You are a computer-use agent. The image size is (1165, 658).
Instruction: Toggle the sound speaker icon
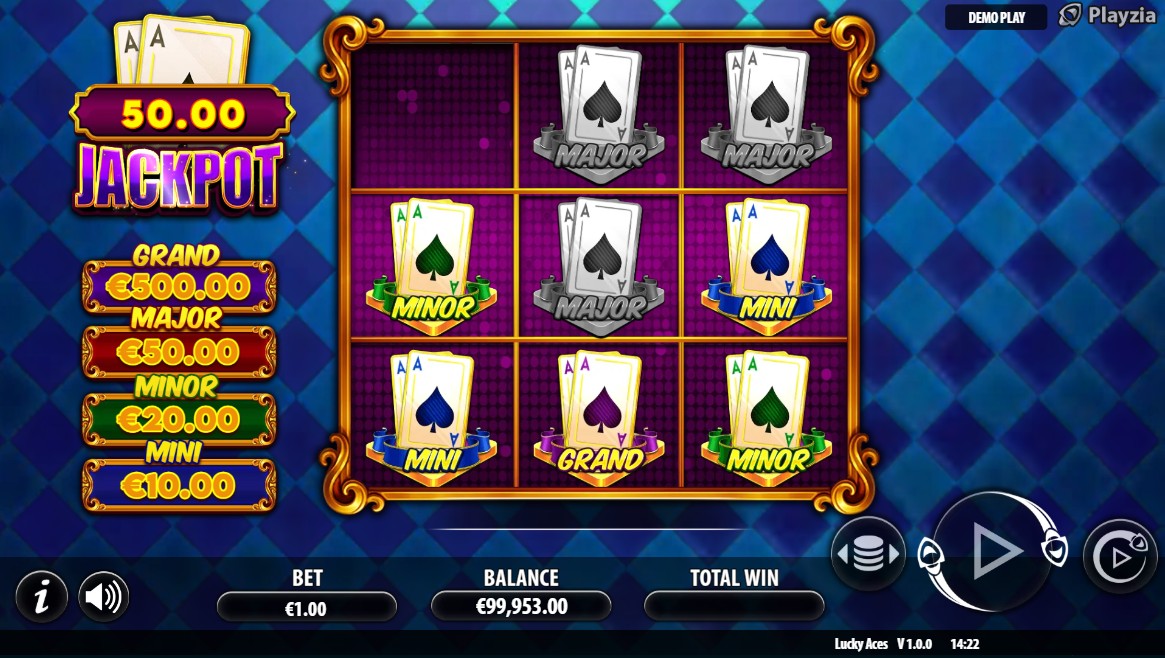103,597
